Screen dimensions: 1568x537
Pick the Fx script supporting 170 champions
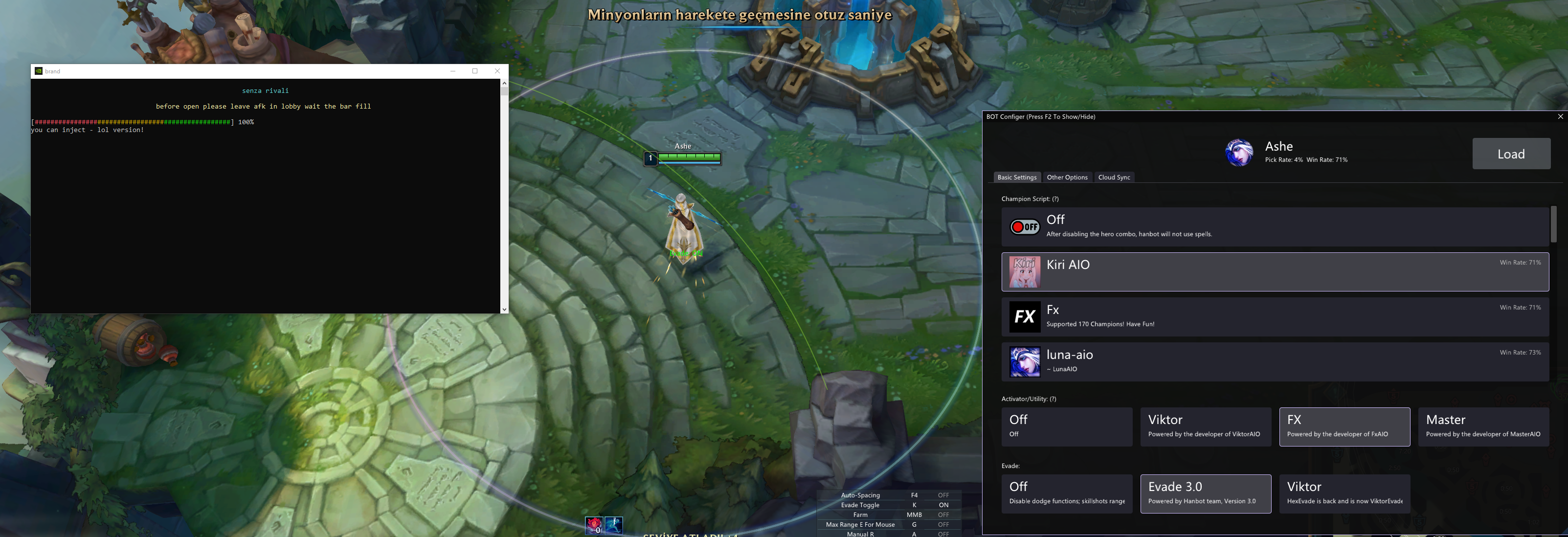point(1275,316)
